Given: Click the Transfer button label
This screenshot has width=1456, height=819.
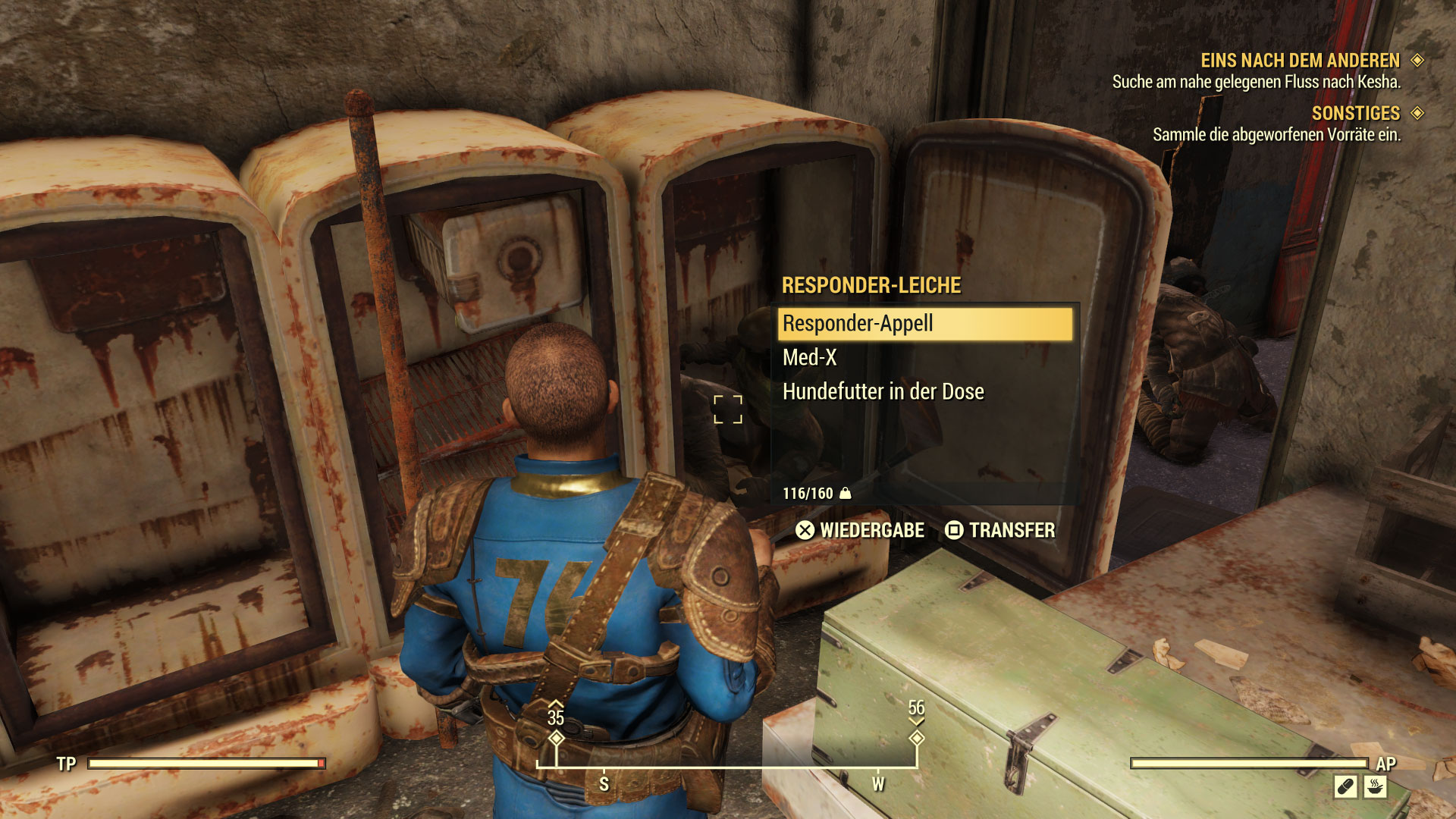Looking at the screenshot, I should pyautogui.click(x=1011, y=530).
